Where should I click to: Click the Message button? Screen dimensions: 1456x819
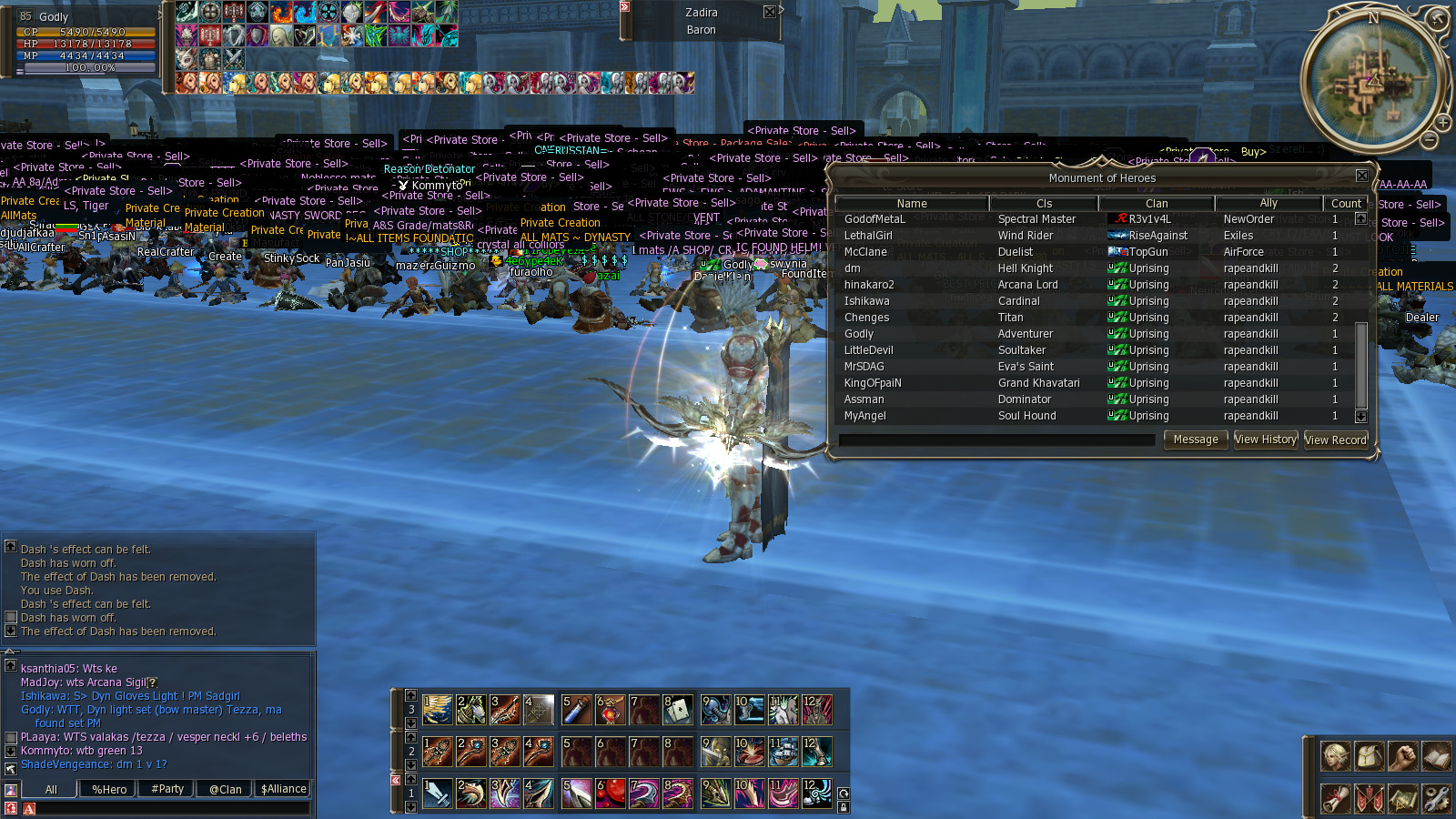[1195, 440]
